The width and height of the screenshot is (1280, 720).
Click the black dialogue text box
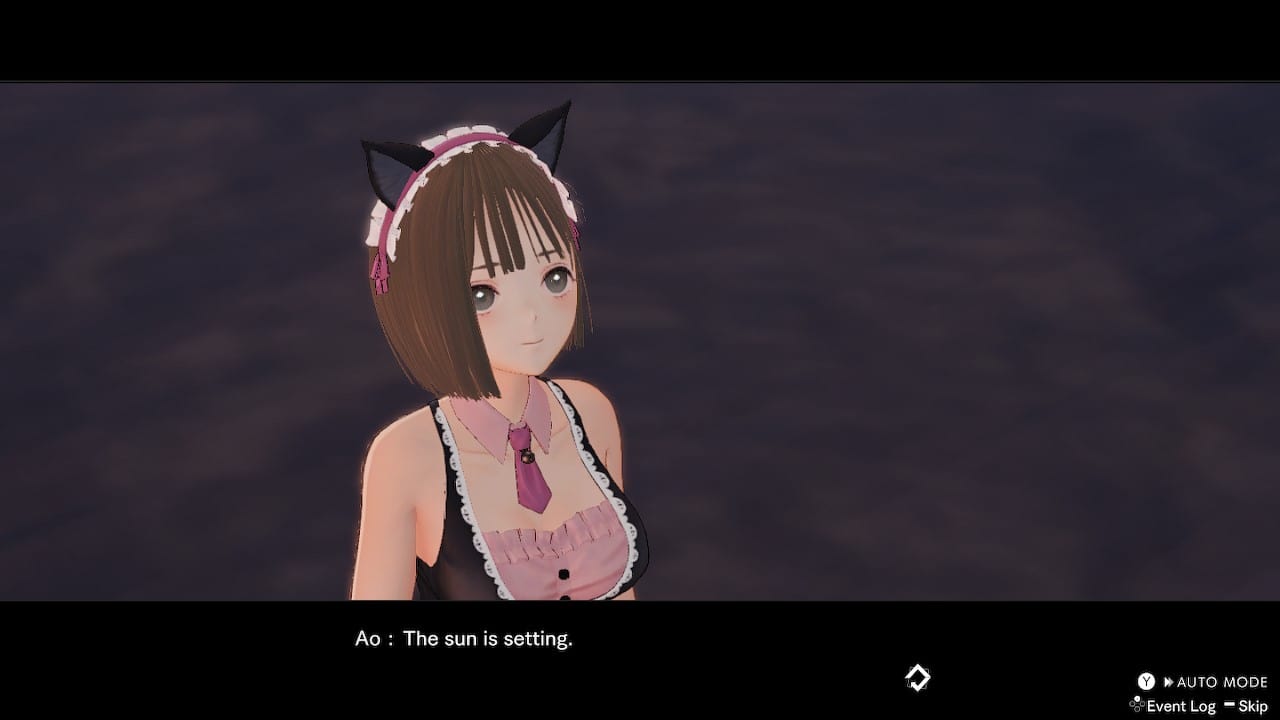point(640,660)
